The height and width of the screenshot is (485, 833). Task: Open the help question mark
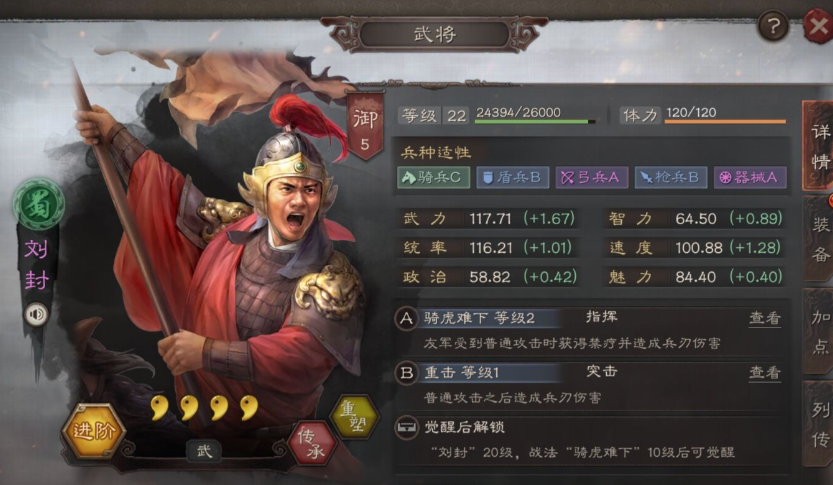pyautogui.click(x=772, y=27)
